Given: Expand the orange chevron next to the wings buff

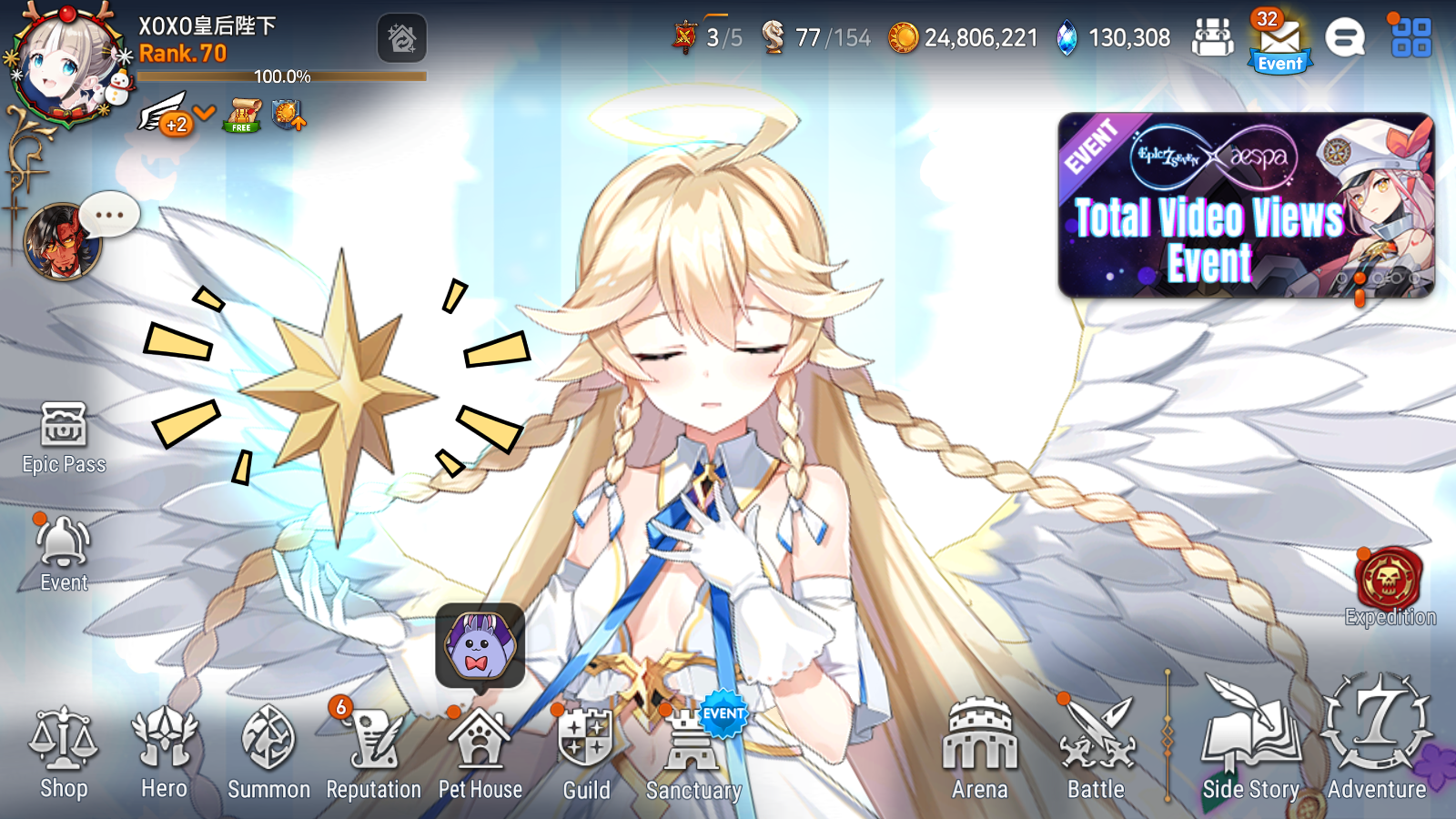Looking at the screenshot, I should click(x=202, y=114).
